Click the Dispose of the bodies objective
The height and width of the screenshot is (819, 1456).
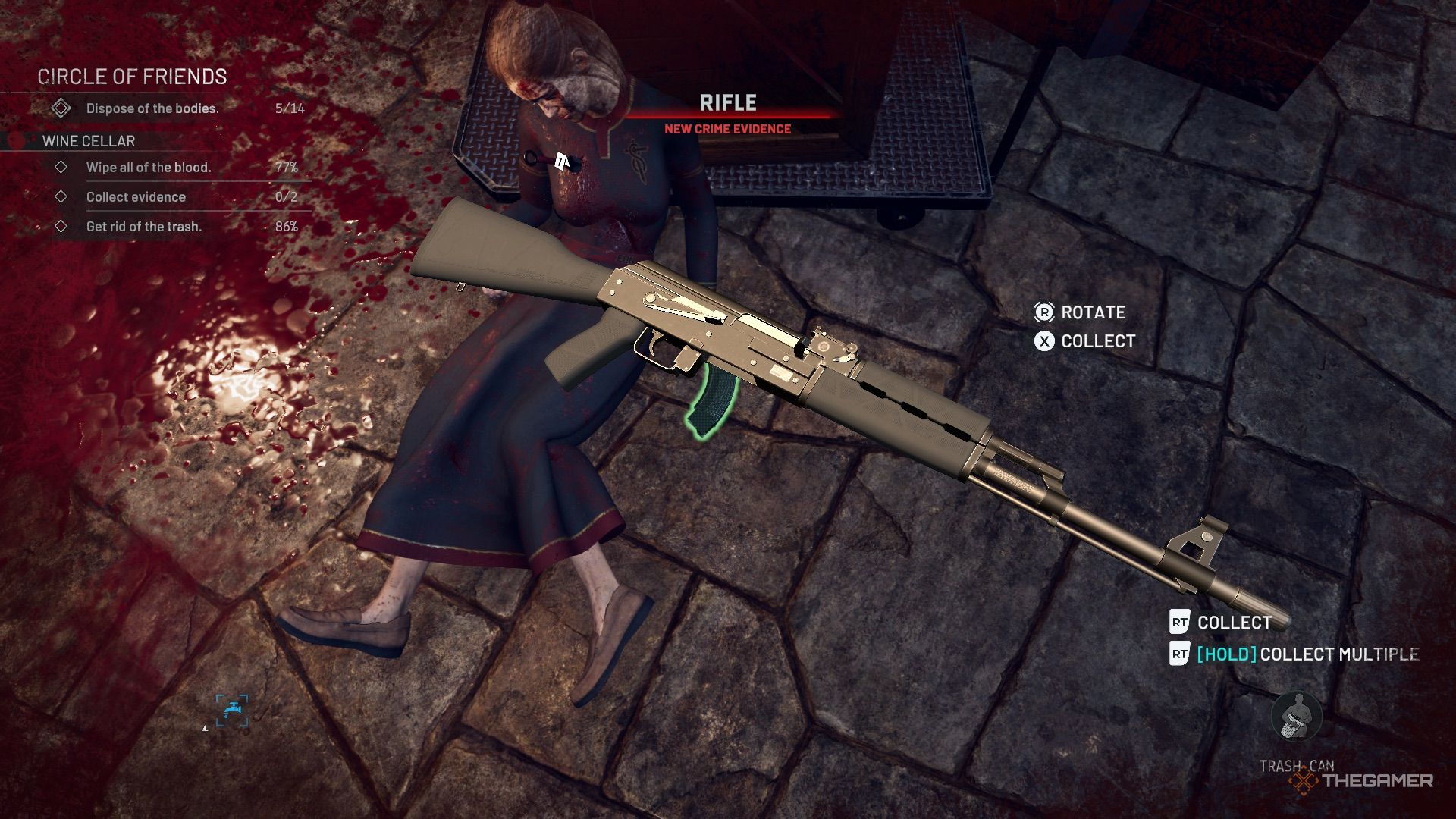coord(152,108)
